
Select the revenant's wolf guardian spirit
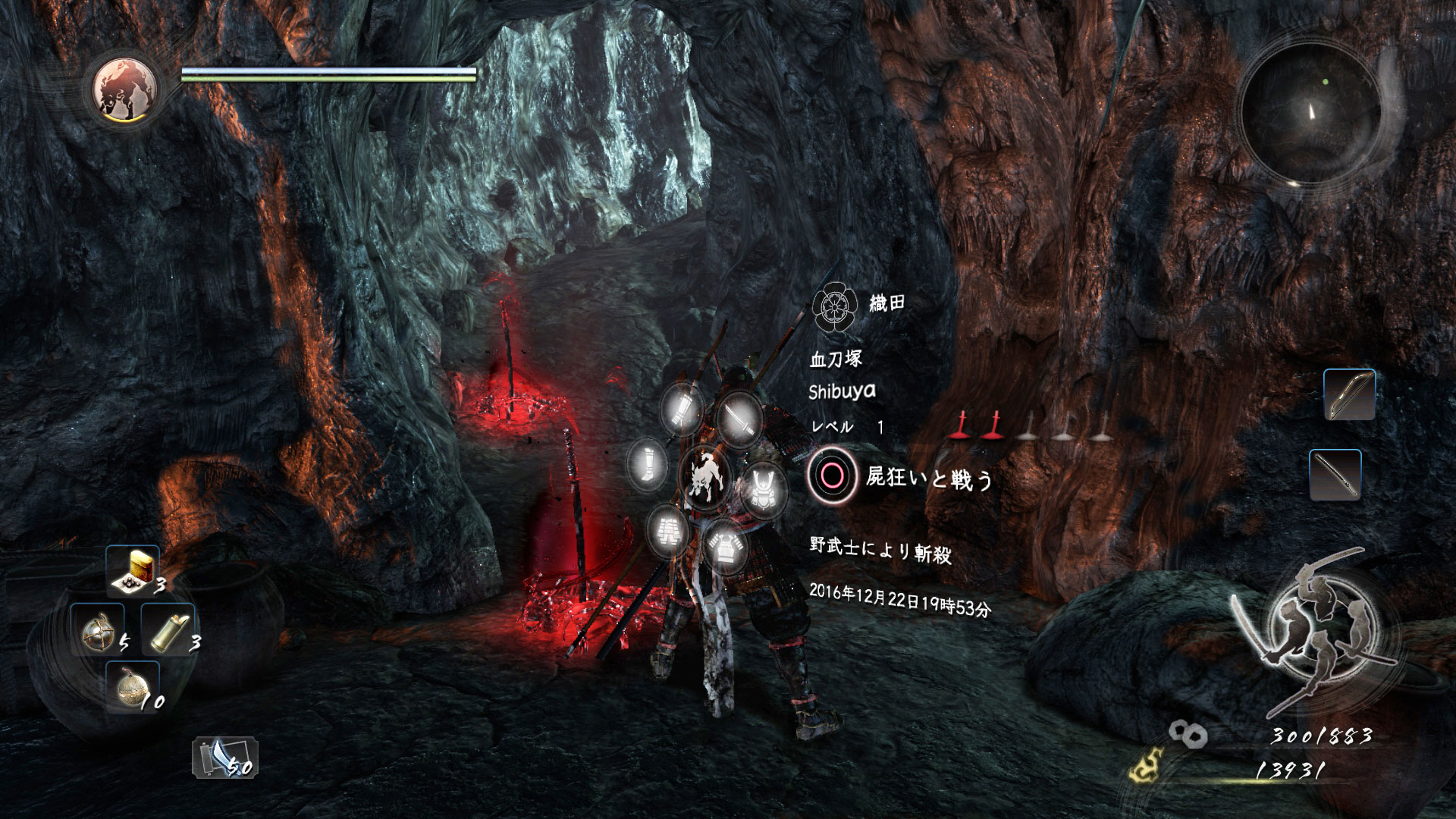point(705,477)
